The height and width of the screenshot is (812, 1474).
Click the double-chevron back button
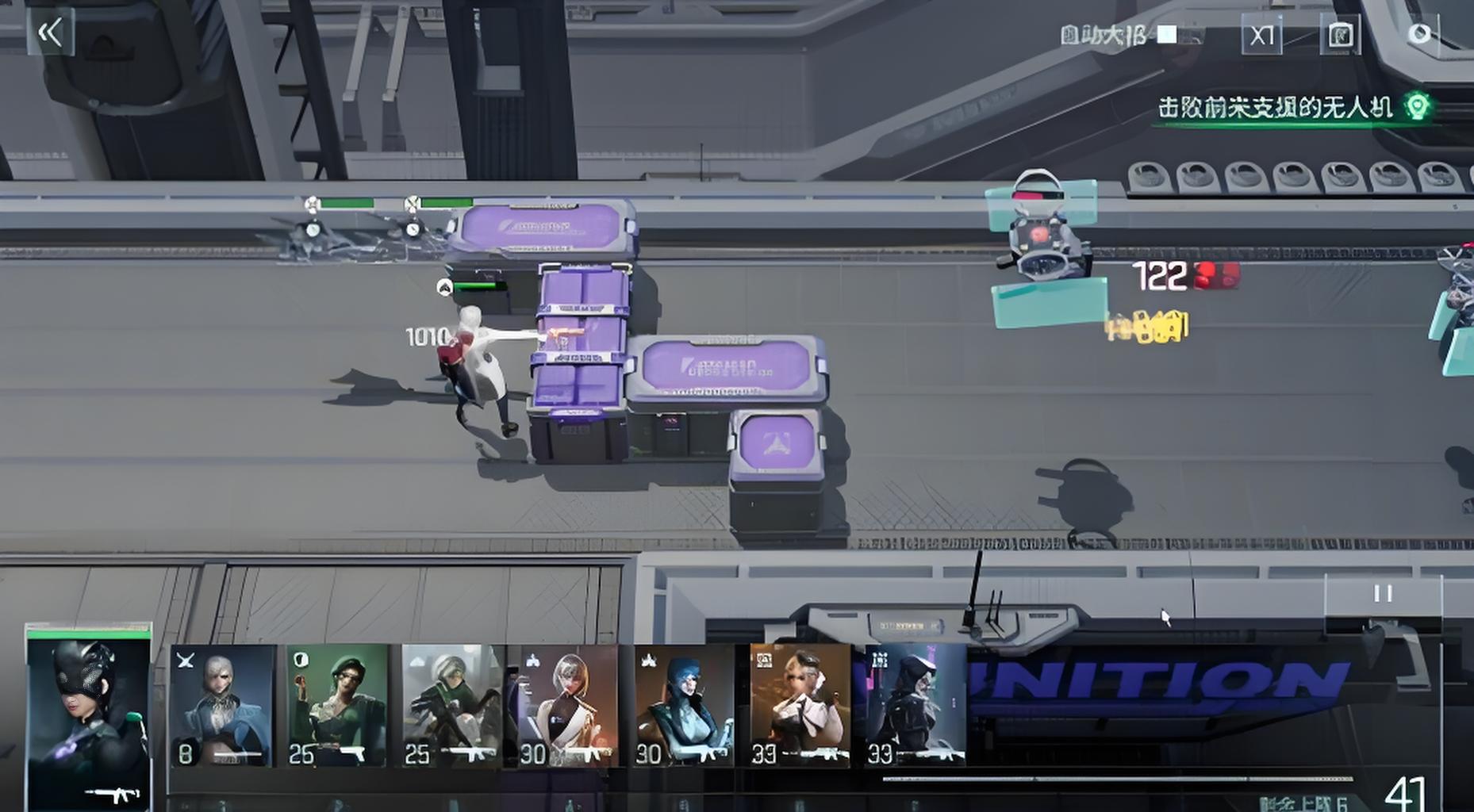click(x=51, y=33)
